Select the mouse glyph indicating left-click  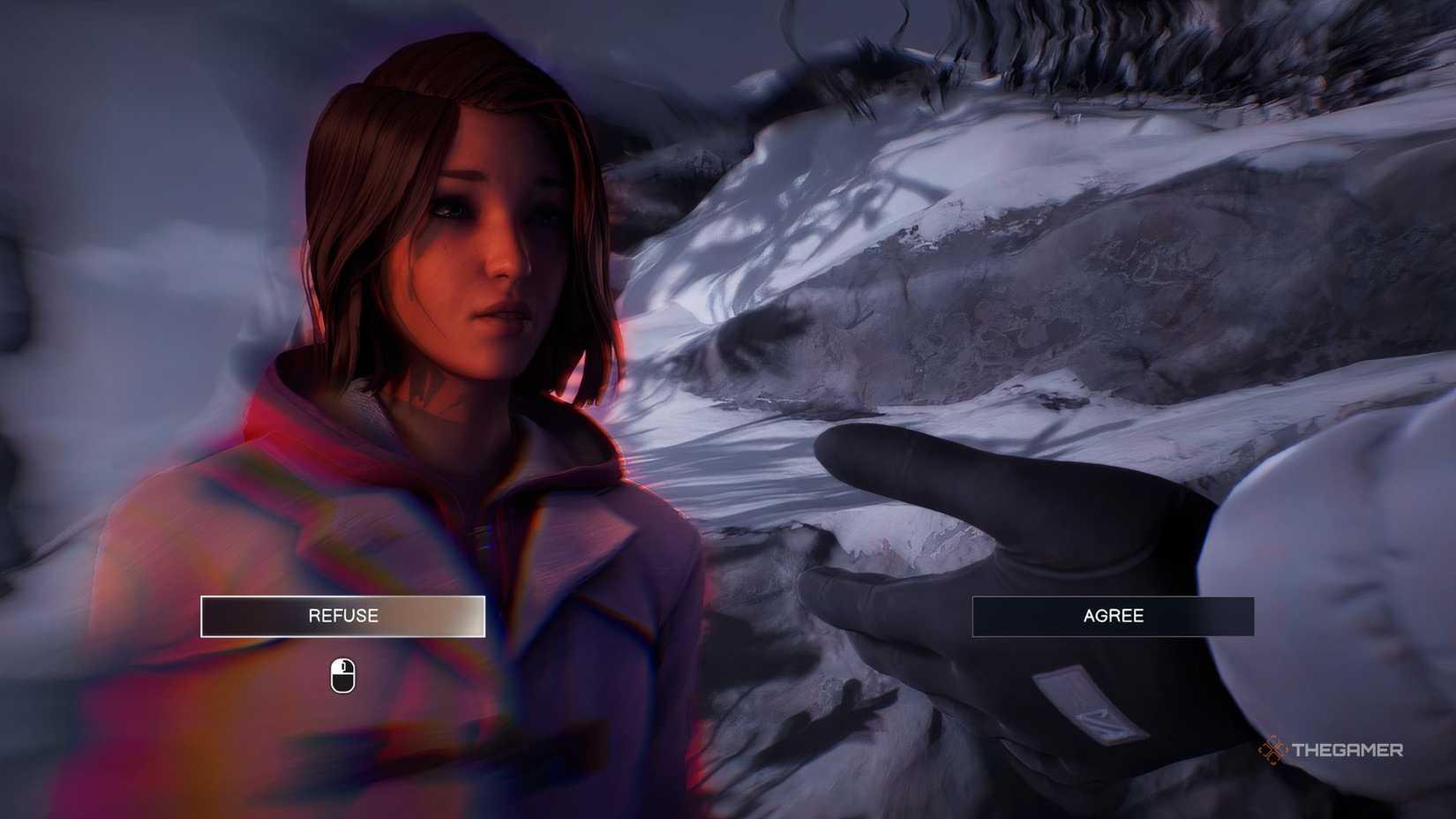(x=341, y=673)
